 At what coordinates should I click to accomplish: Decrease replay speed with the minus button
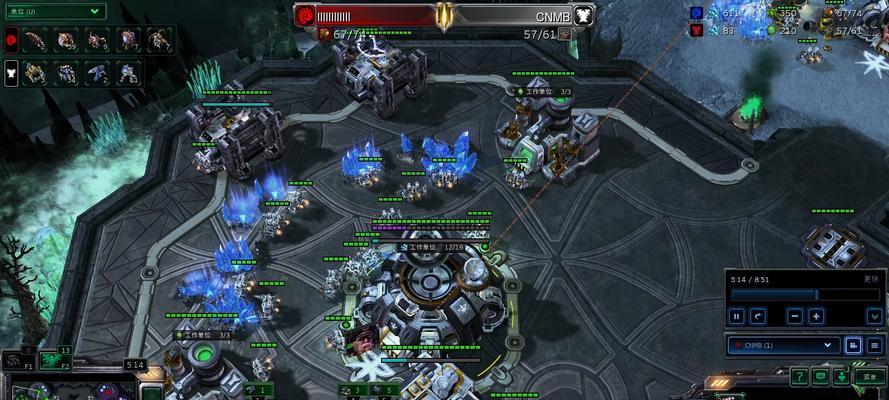click(794, 316)
